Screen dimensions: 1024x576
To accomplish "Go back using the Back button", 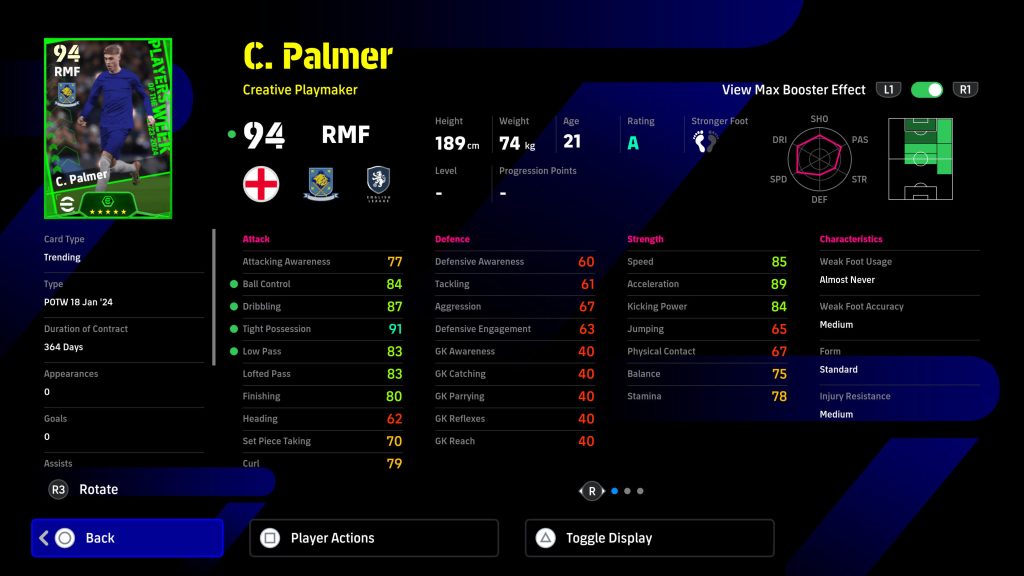I will click(x=127, y=538).
